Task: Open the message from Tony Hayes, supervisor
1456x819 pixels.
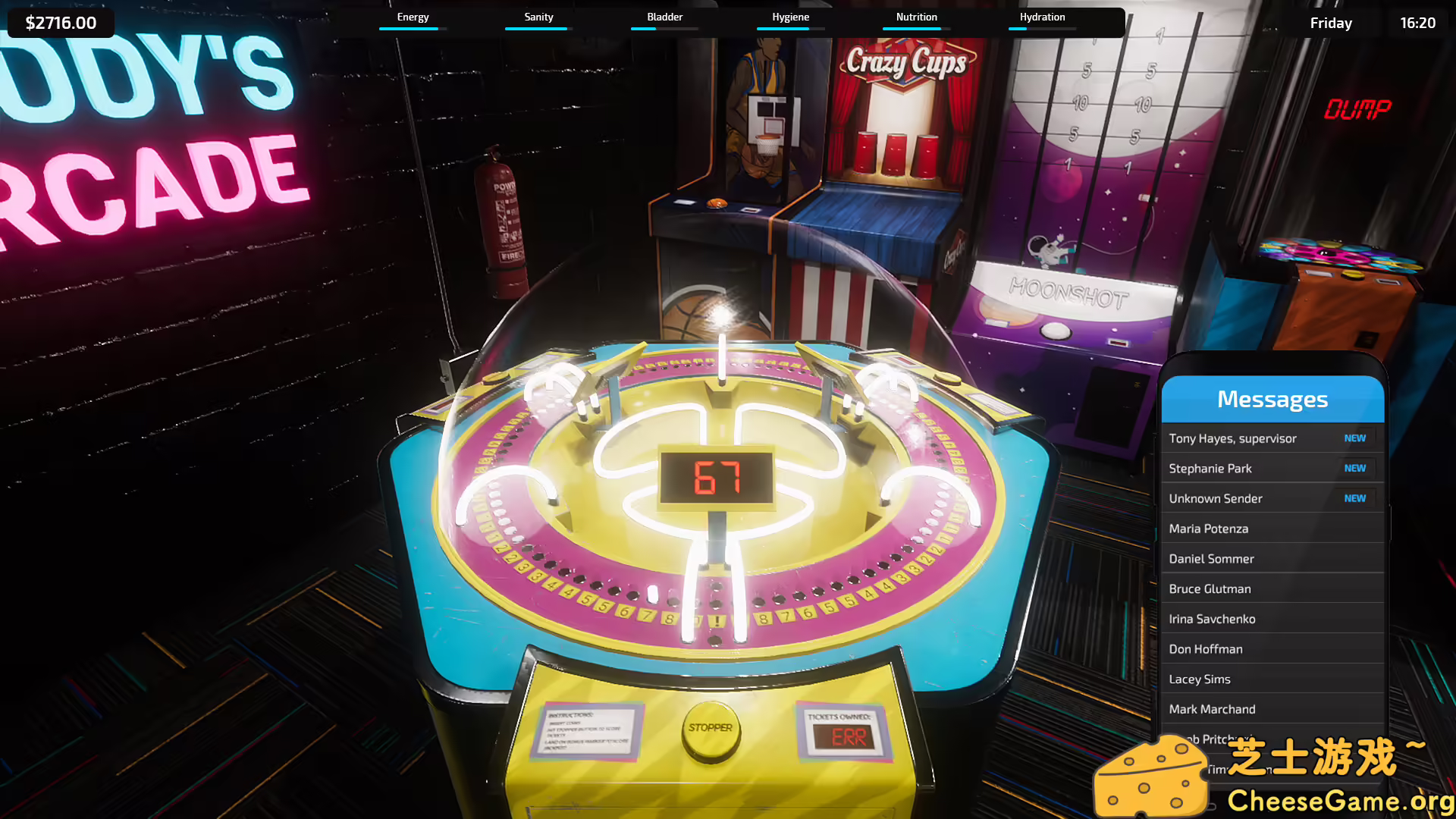Action: [x=1232, y=438]
